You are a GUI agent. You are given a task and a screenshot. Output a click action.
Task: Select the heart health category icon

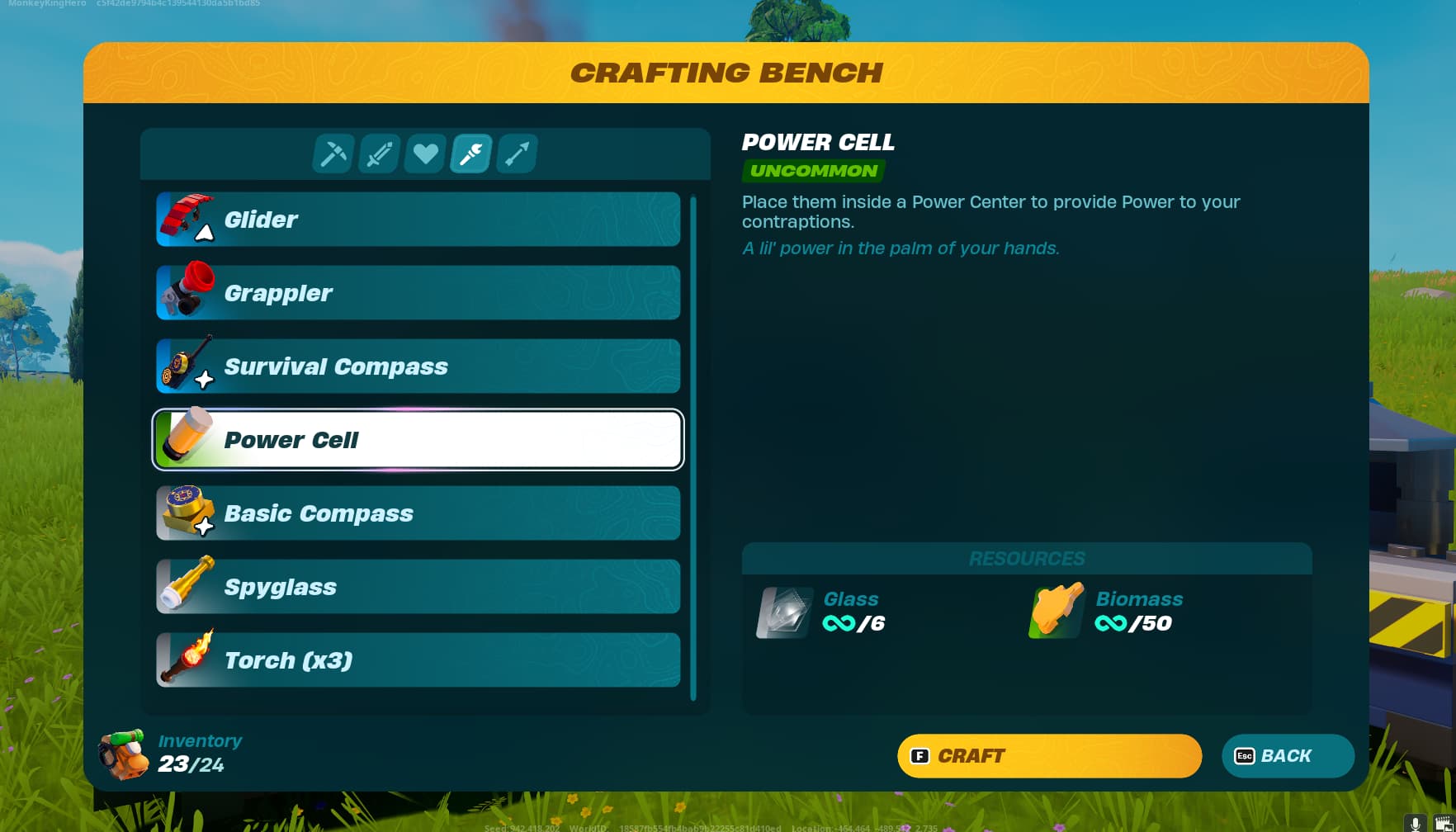(x=424, y=153)
